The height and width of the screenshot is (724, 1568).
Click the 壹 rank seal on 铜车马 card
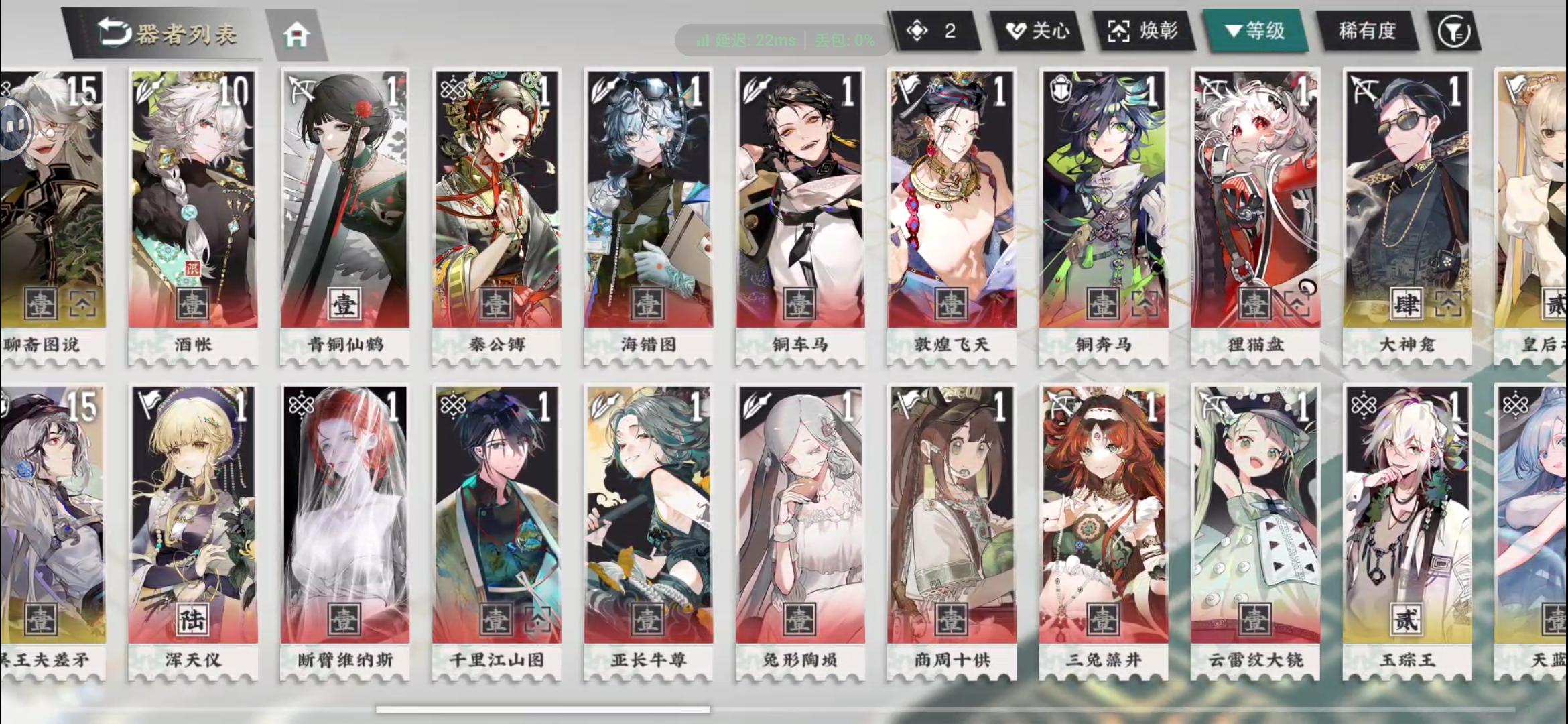point(799,303)
